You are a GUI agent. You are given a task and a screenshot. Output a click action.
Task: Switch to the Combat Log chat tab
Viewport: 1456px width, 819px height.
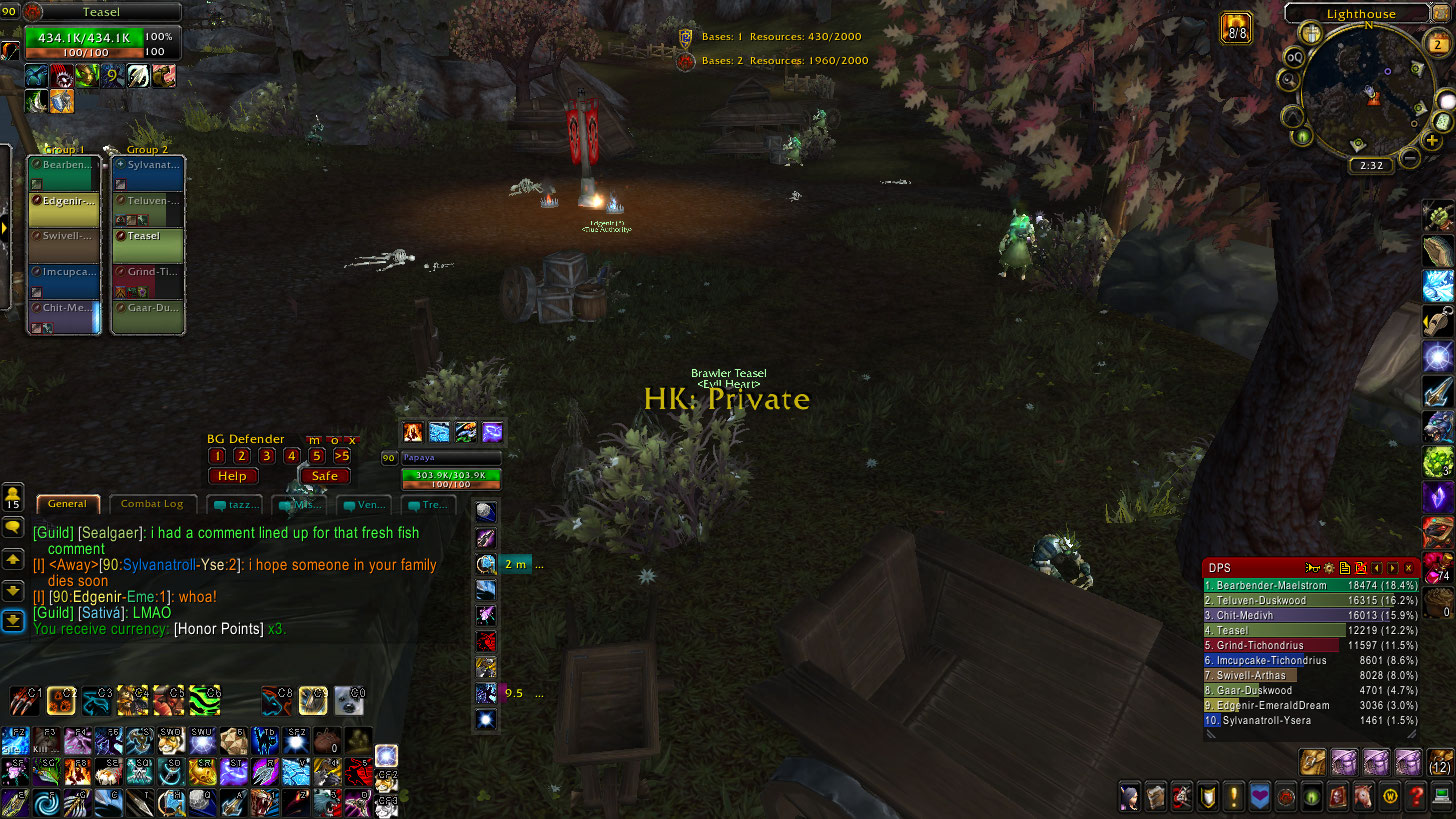[152, 504]
